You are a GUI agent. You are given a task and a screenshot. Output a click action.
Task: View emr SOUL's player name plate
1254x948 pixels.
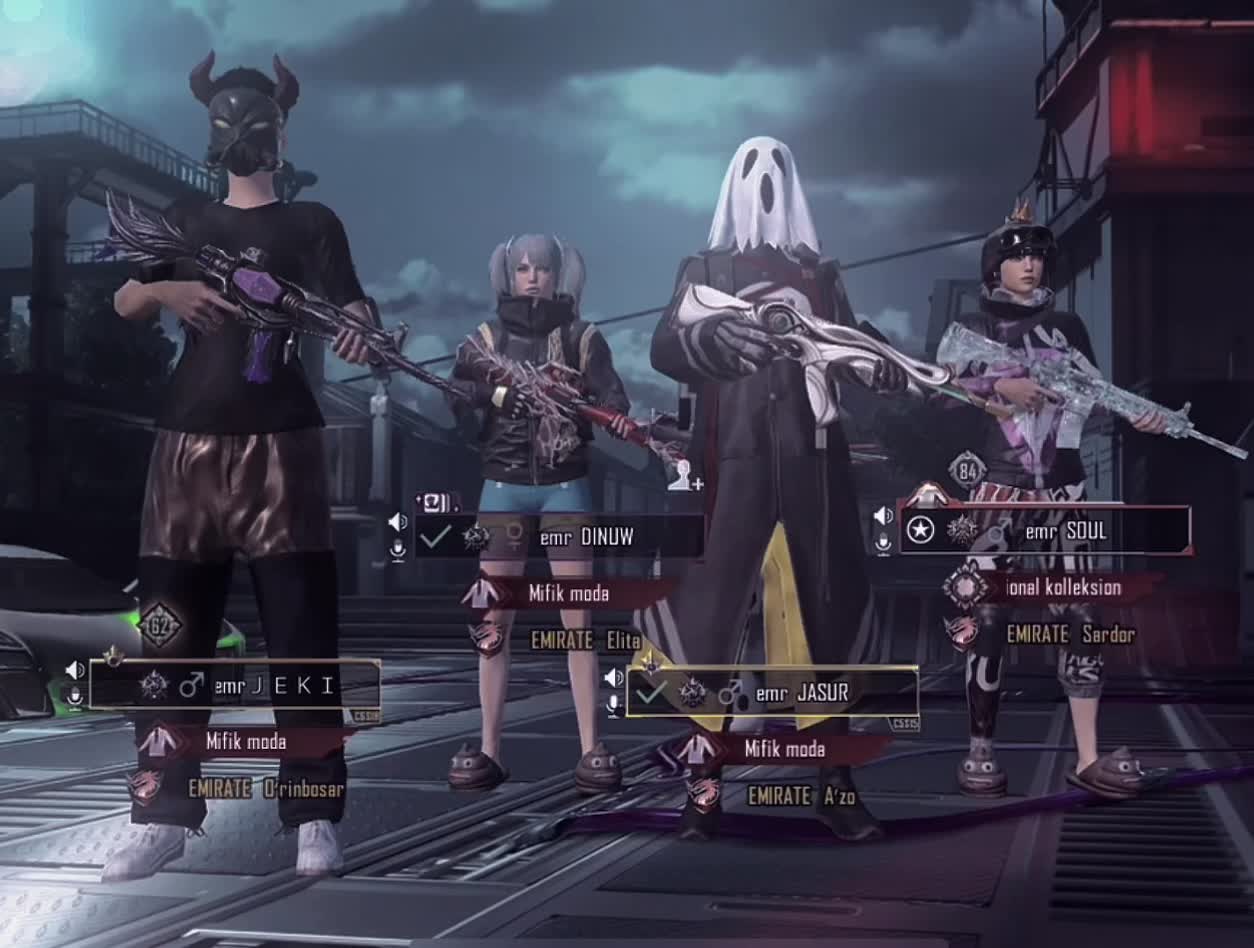[1045, 531]
